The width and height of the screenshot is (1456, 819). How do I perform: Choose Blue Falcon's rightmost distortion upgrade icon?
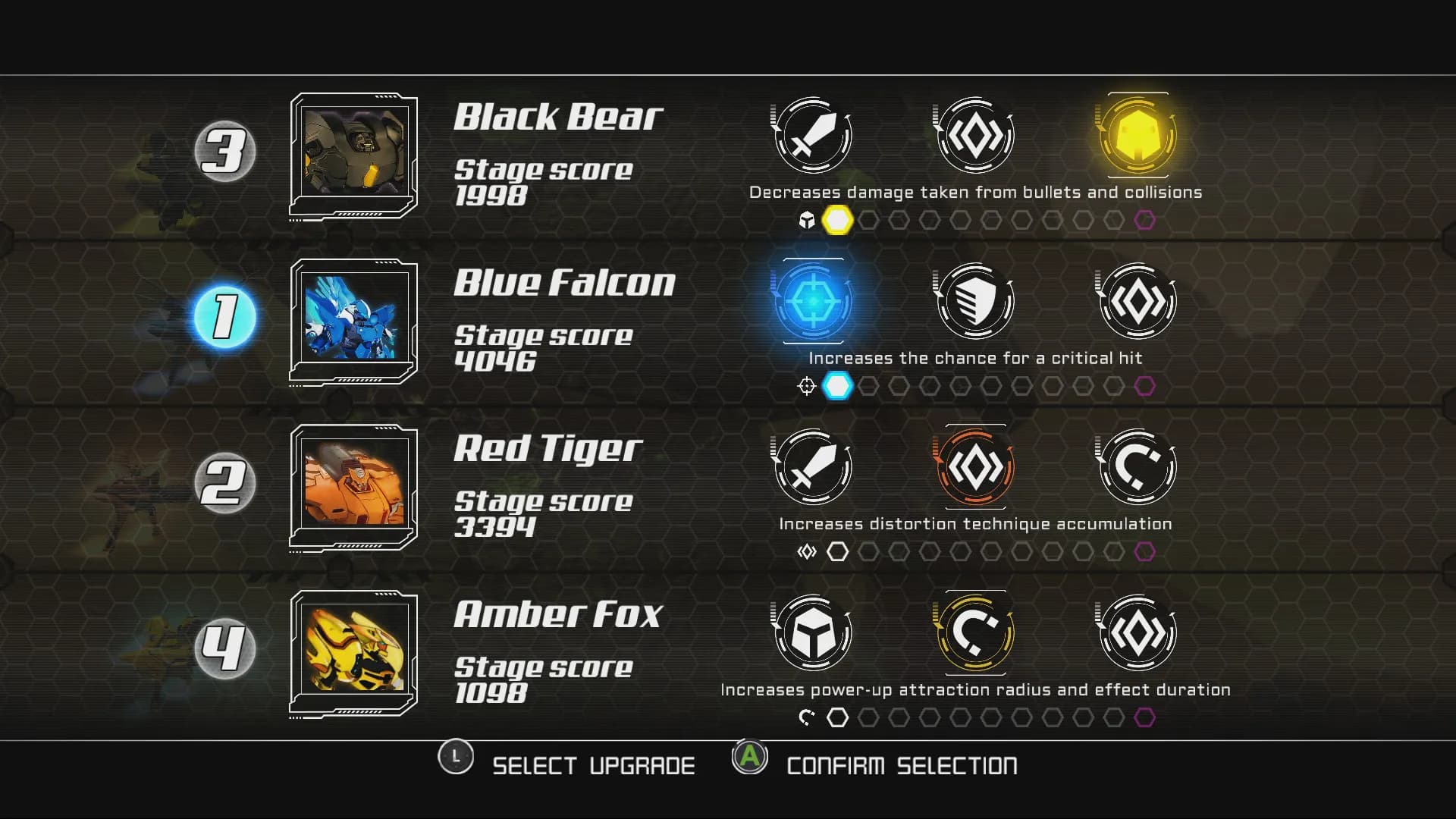pos(1136,302)
